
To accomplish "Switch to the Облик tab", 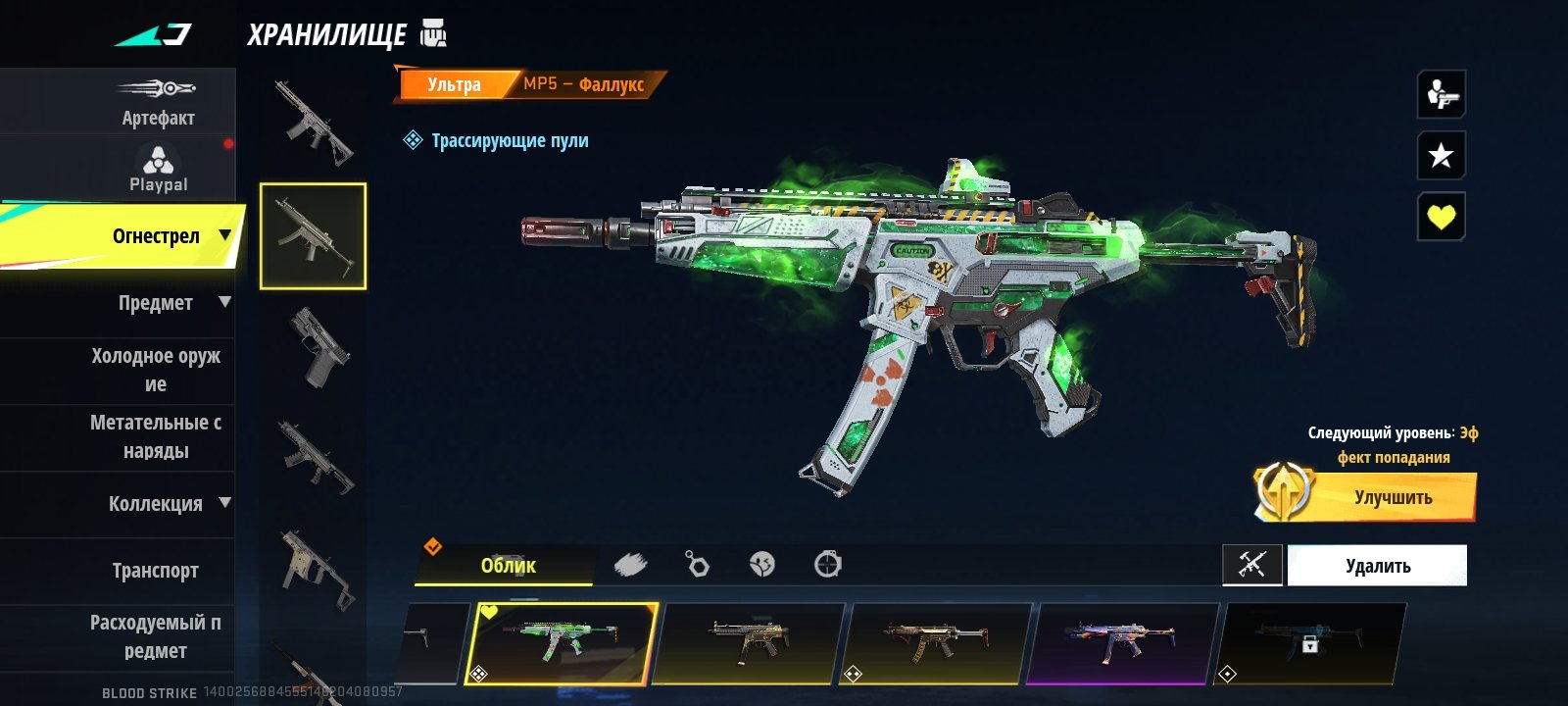I will coord(507,566).
